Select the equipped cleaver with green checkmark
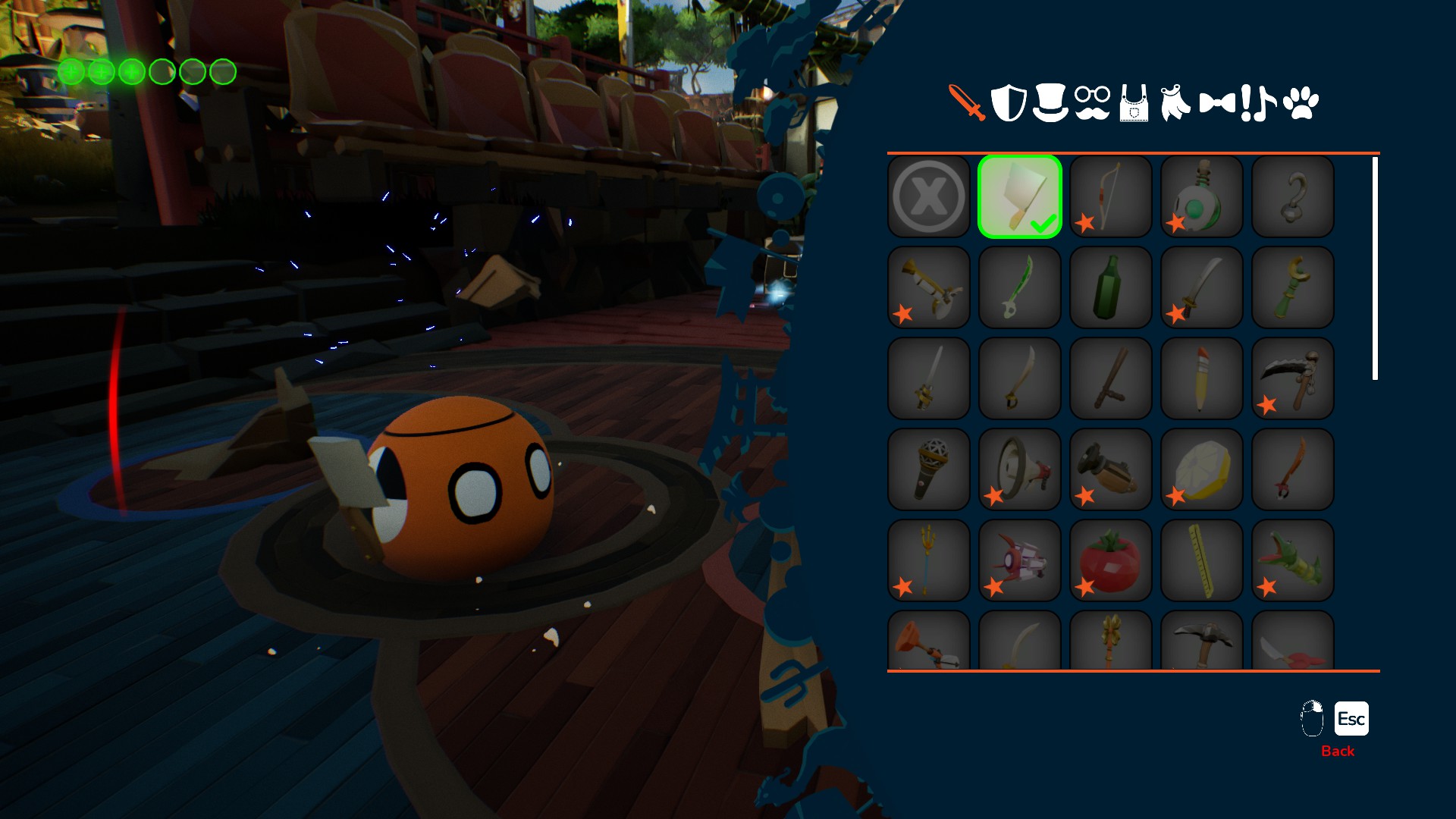The image size is (1456, 819). tap(1020, 196)
